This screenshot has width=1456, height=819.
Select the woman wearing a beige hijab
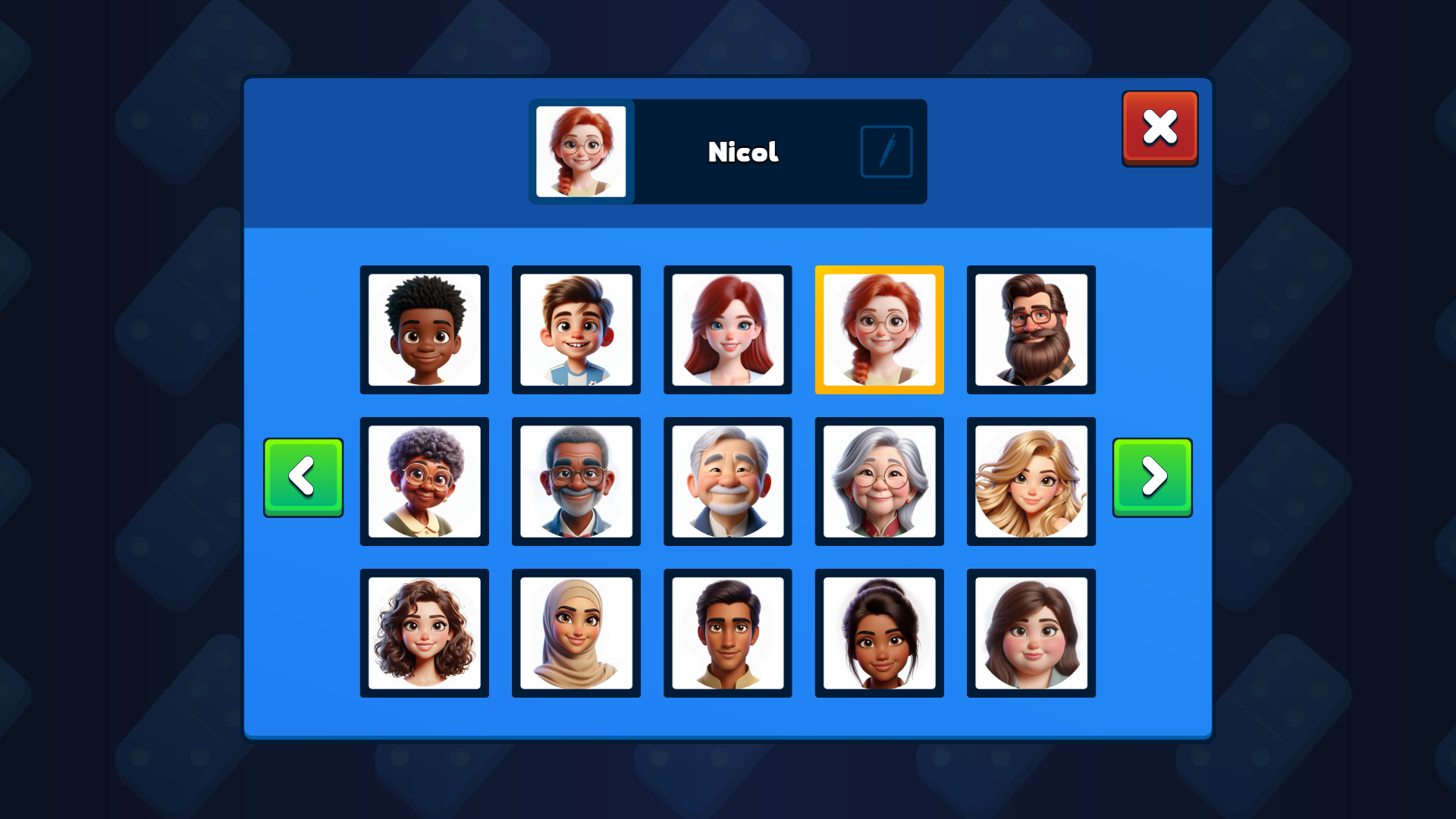576,633
